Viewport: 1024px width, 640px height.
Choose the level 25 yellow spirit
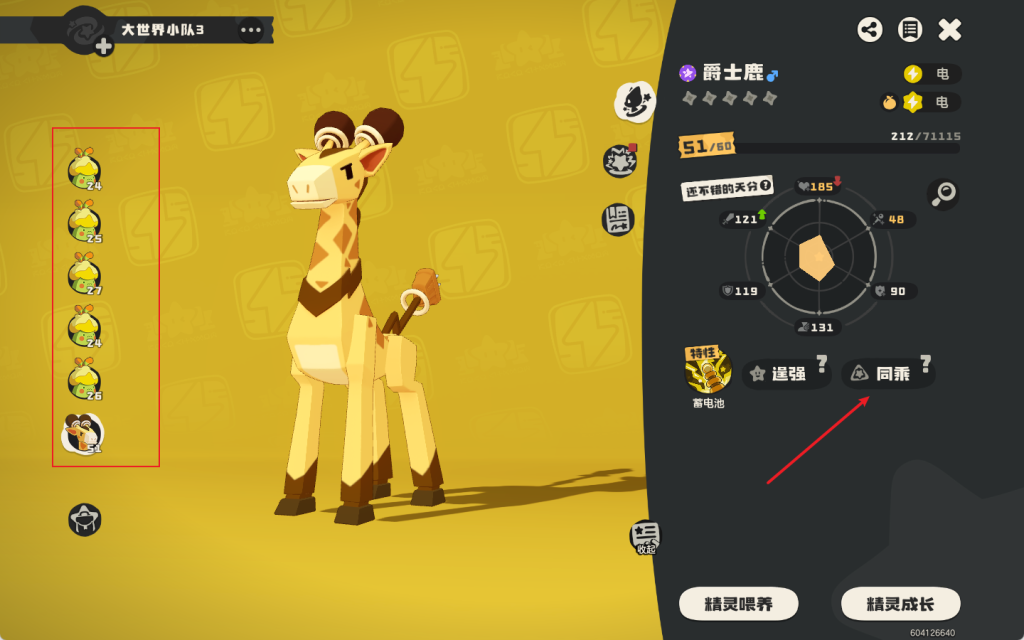(x=84, y=223)
